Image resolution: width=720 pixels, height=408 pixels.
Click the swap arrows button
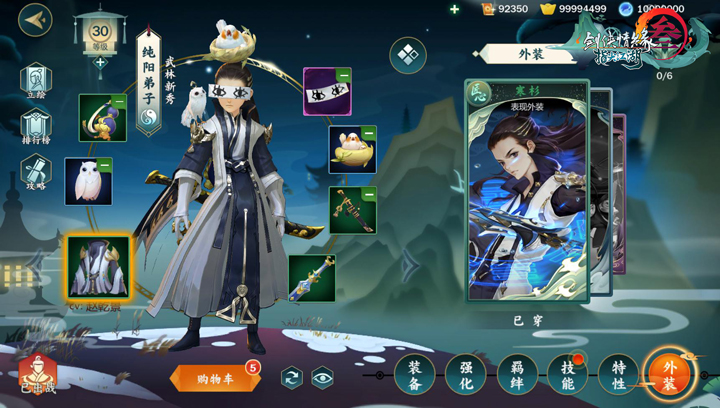292,377
